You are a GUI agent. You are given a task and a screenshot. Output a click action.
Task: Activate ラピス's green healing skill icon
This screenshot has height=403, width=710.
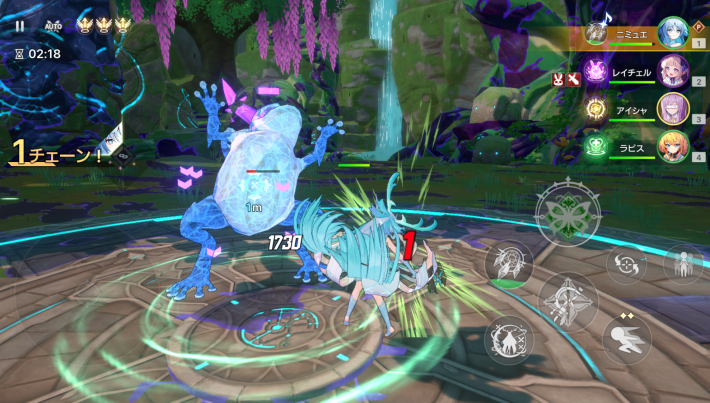tap(597, 146)
